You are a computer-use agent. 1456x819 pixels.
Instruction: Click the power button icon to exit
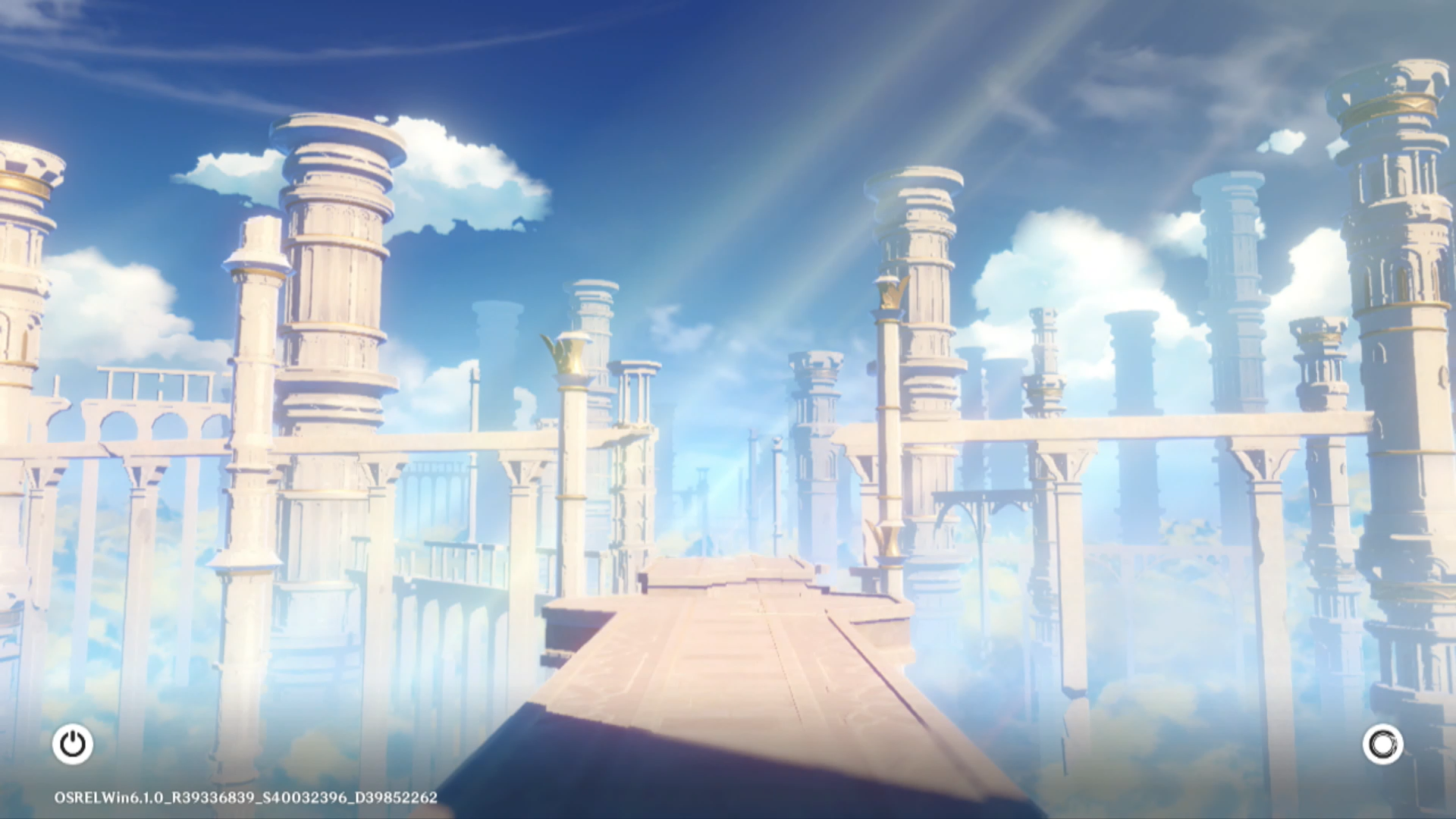coord(73,744)
